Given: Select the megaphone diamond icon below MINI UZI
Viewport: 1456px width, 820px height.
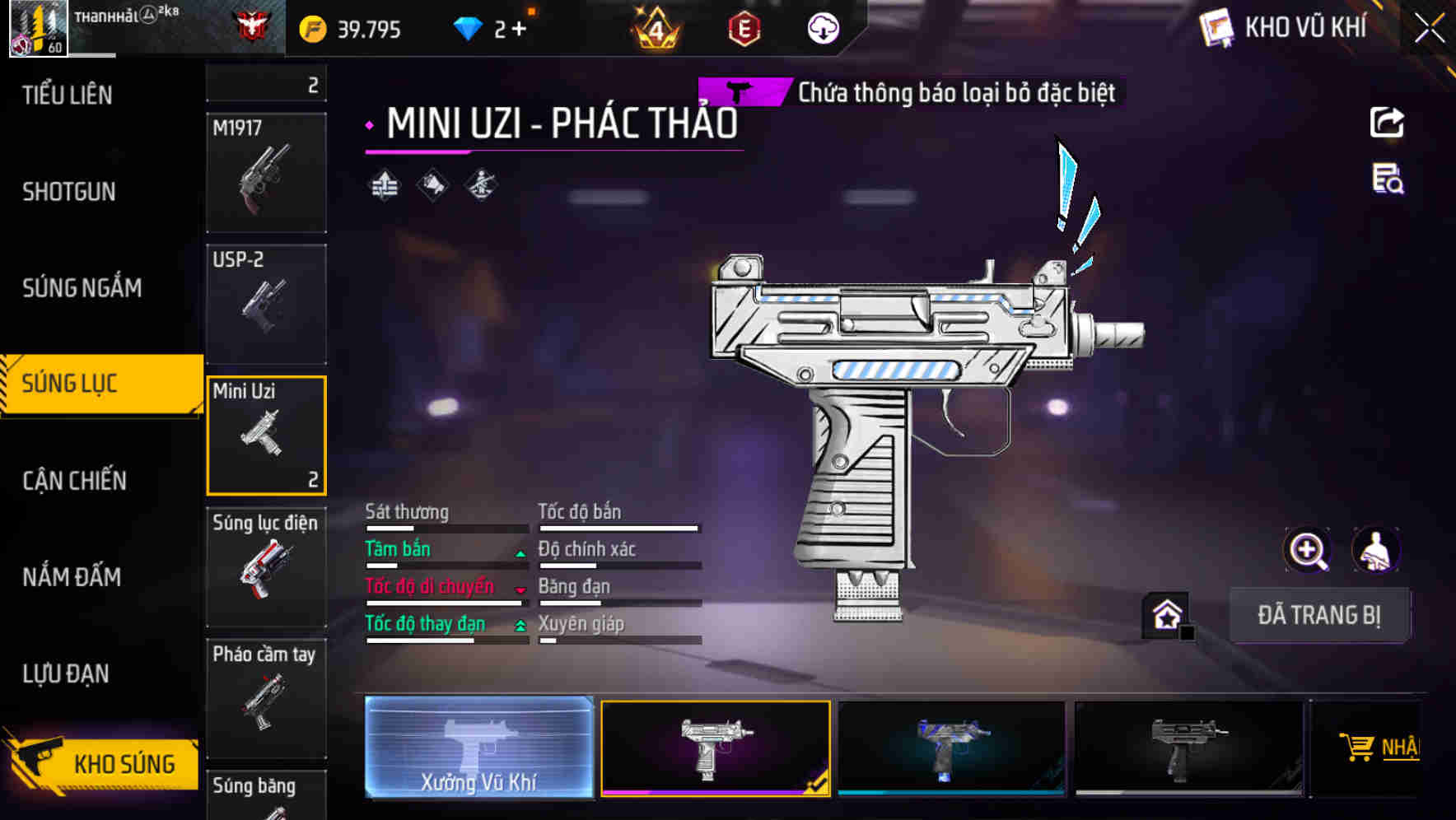Looking at the screenshot, I should point(432,184).
